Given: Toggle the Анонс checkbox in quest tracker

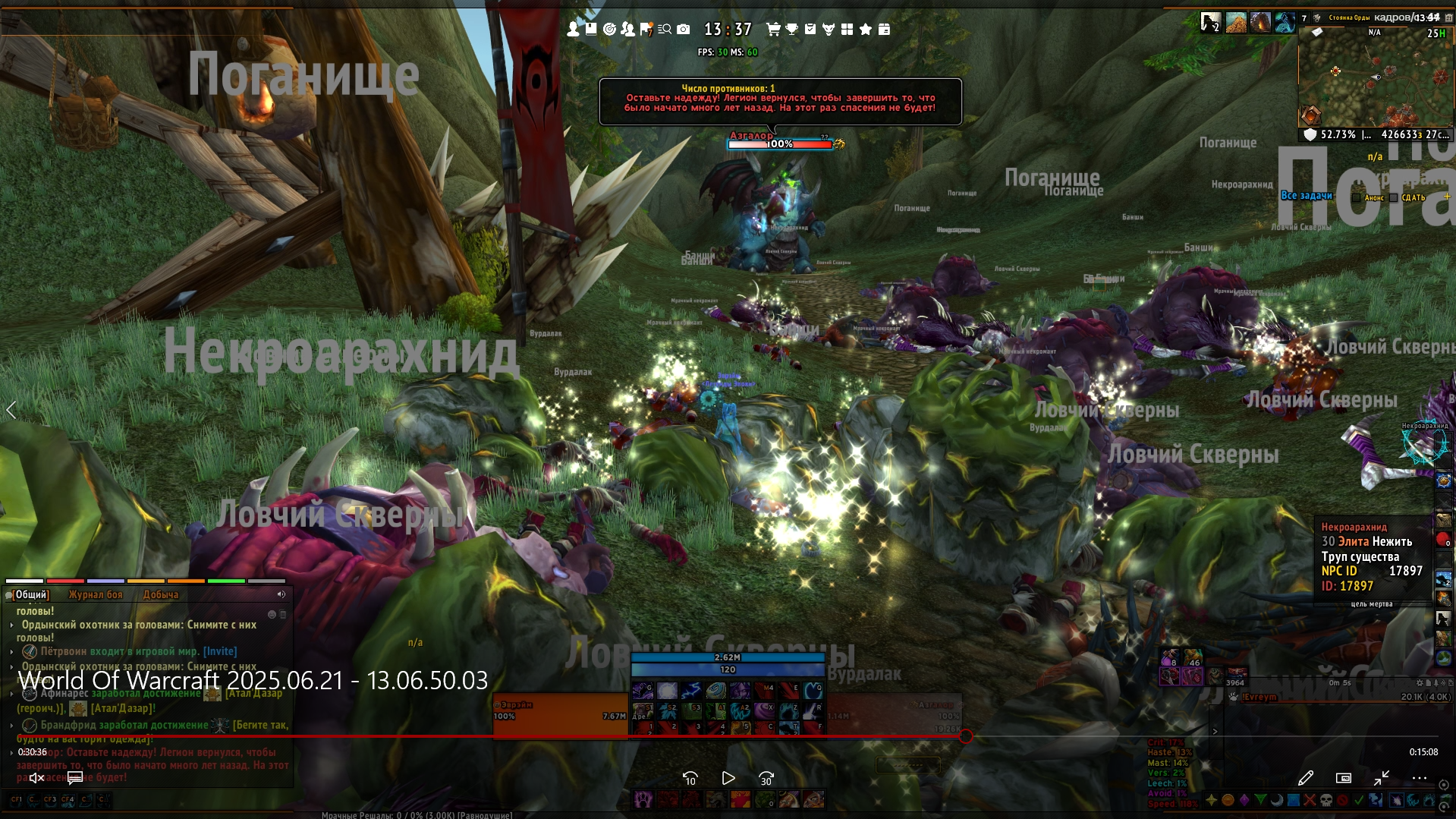Looking at the screenshot, I should pyautogui.click(x=1357, y=197).
